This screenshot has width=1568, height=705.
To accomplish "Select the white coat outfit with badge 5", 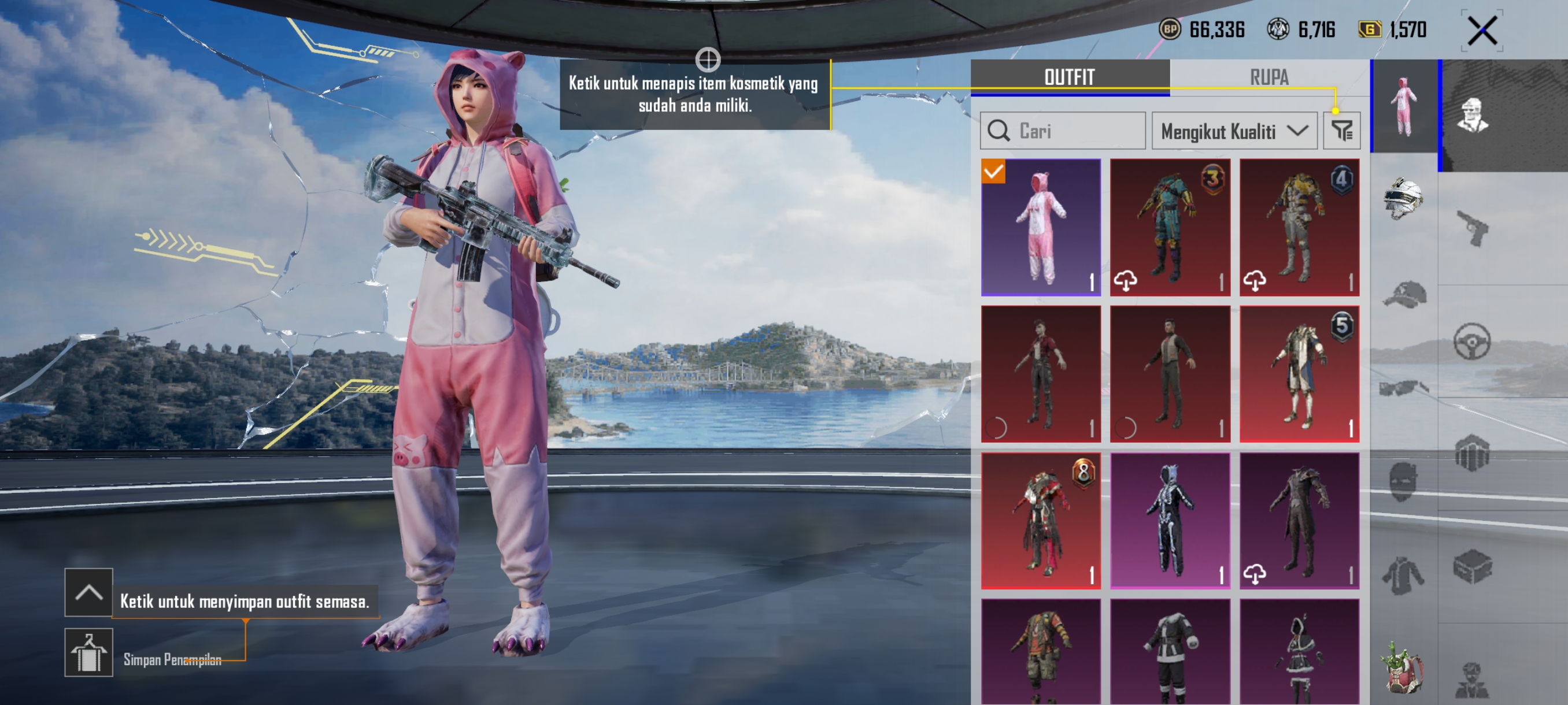I will pos(1299,373).
